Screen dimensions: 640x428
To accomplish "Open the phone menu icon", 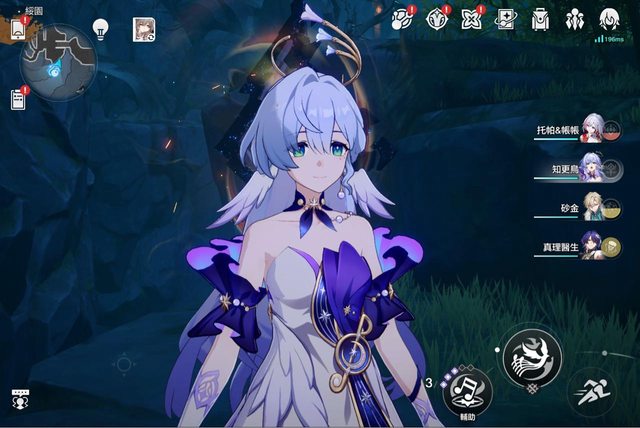I will coord(19,27).
